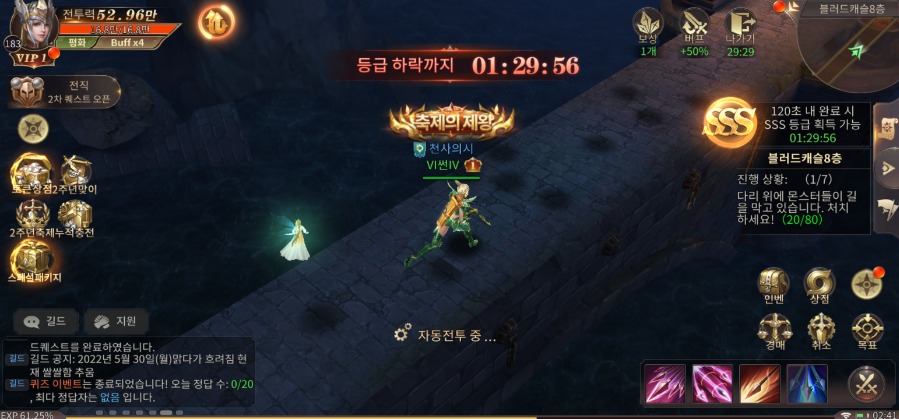The height and width of the screenshot is (419, 899).
Task: Select the 목표 target icon
Action: (x=866, y=329)
